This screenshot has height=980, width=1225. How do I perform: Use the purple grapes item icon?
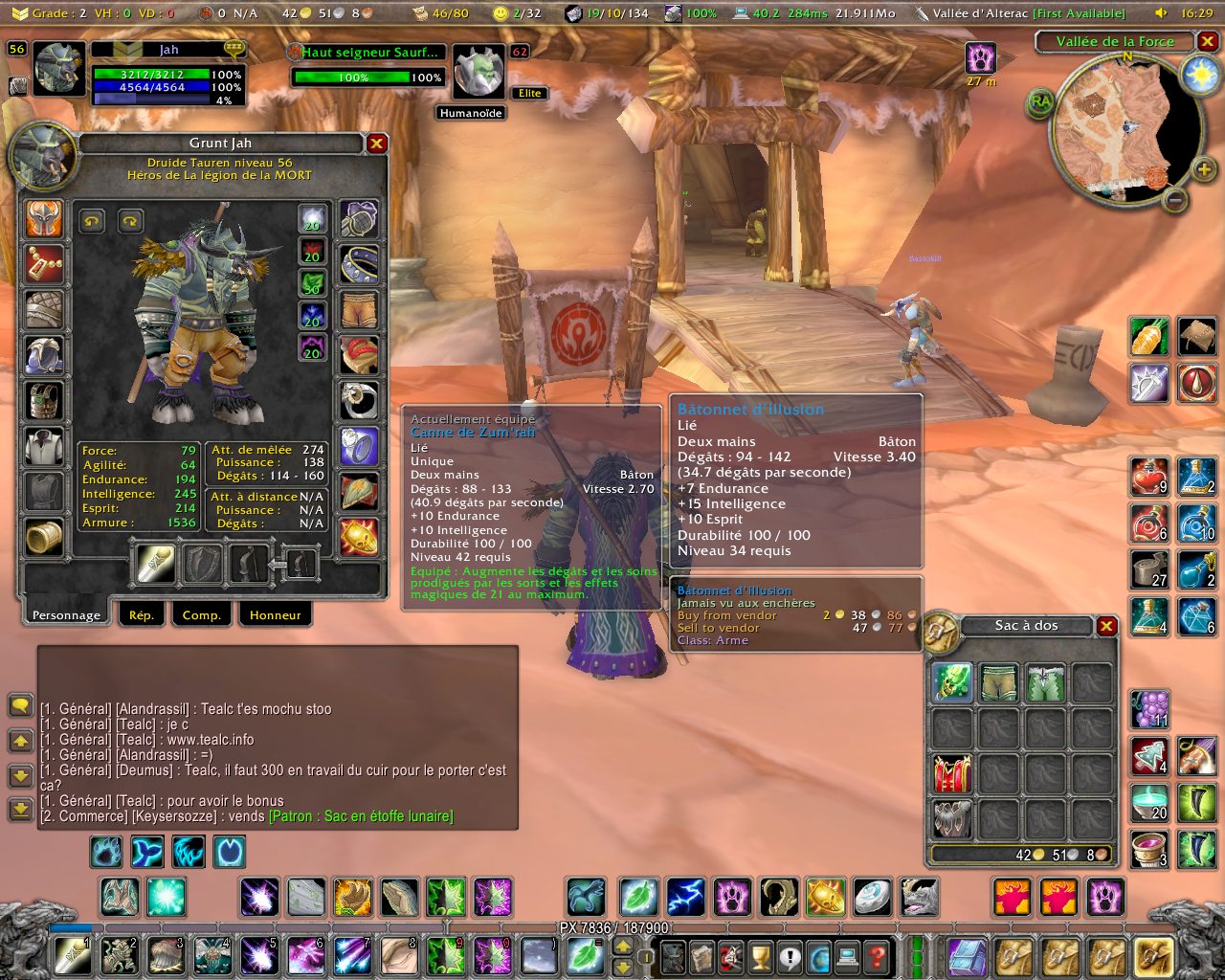coord(1149,709)
